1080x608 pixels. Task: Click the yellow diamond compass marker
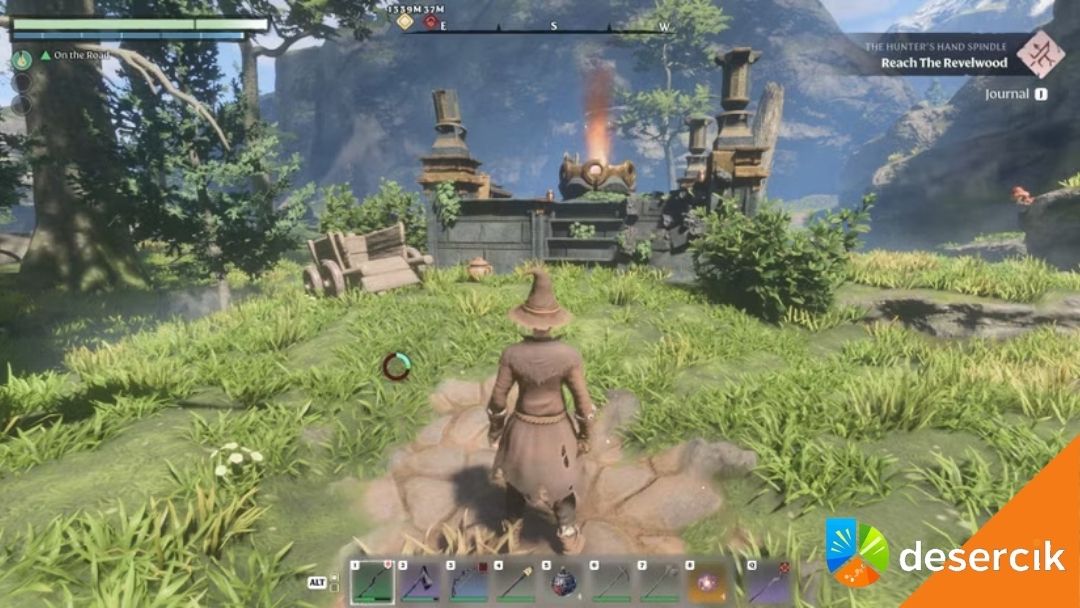click(405, 22)
